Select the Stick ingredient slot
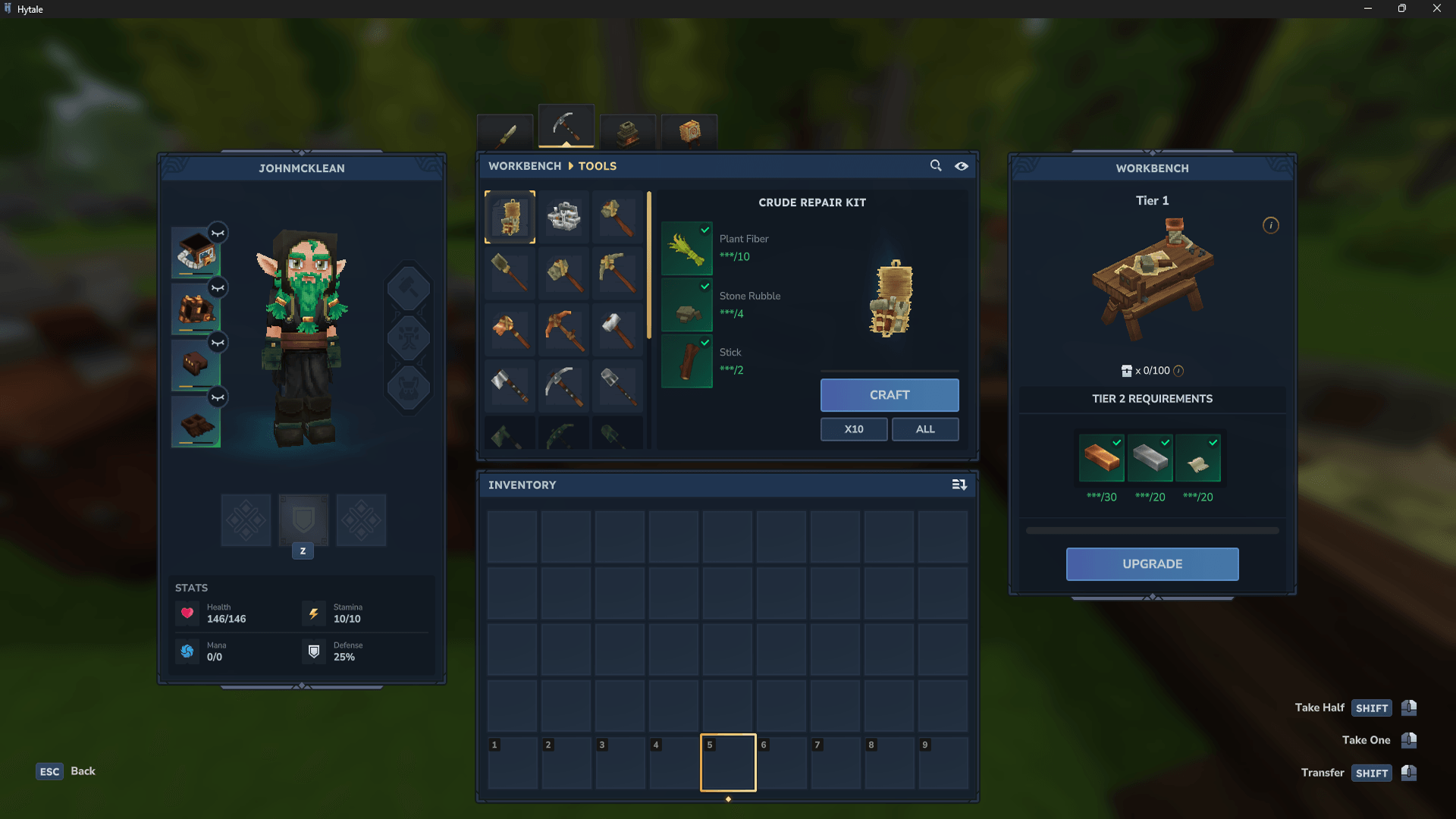Image resolution: width=1456 pixels, height=819 pixels. click(x=686, y=361)
